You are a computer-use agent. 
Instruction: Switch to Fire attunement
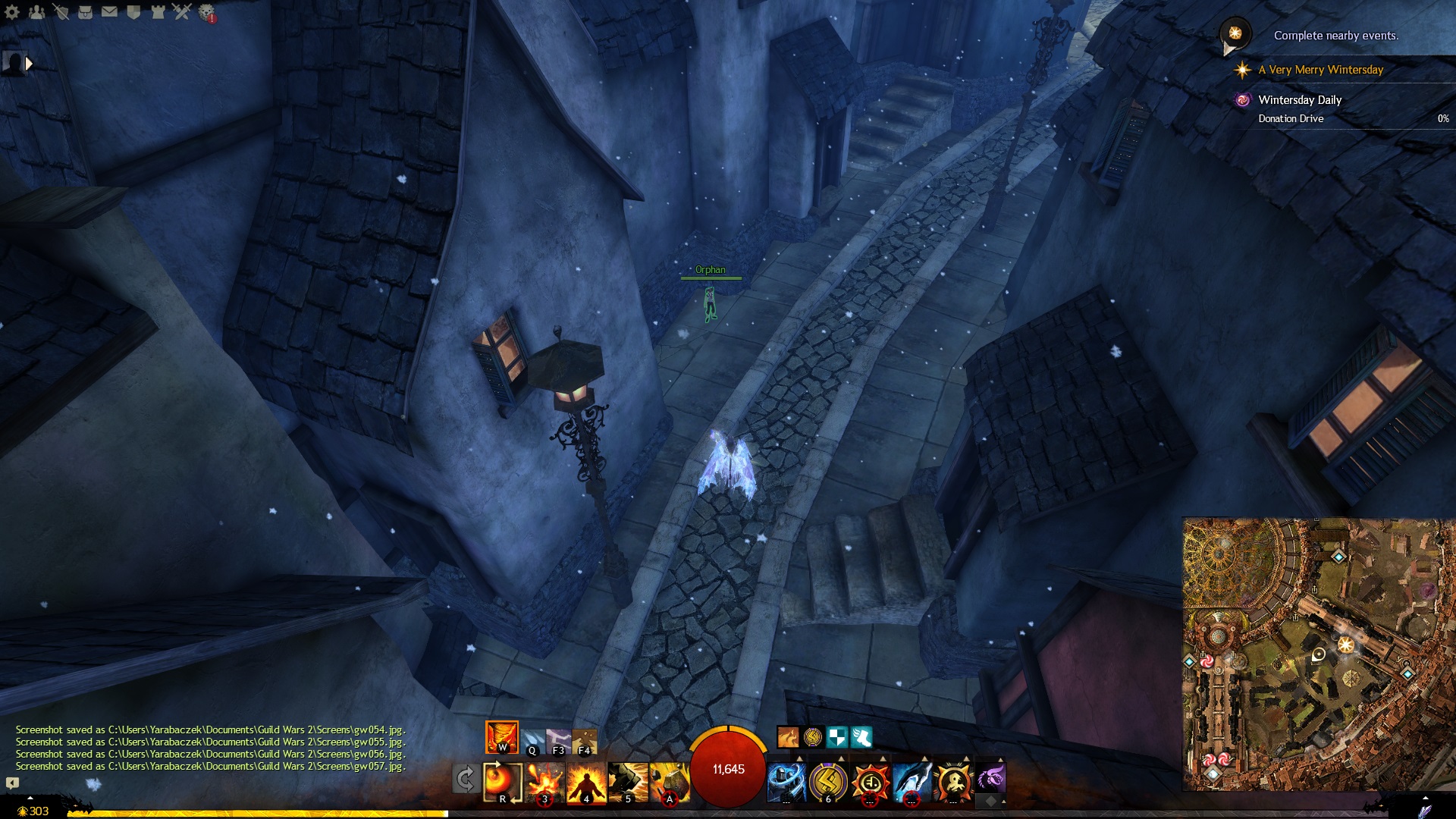coord(501,737)
